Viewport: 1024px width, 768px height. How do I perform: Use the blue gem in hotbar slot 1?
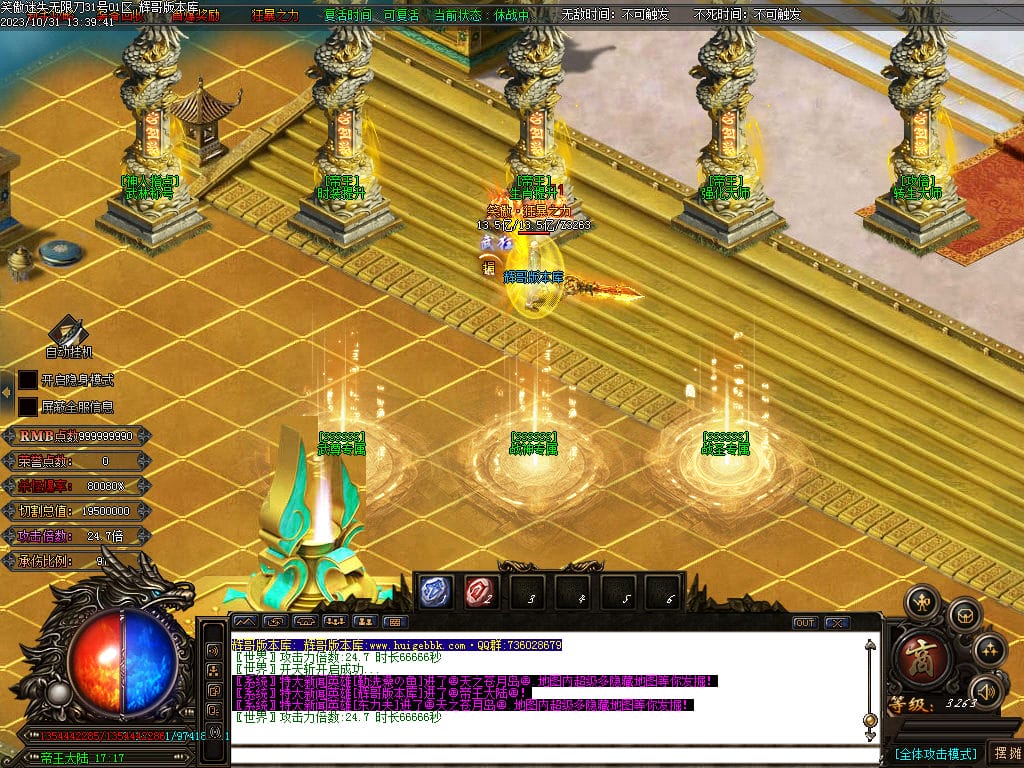coord(435,592)
